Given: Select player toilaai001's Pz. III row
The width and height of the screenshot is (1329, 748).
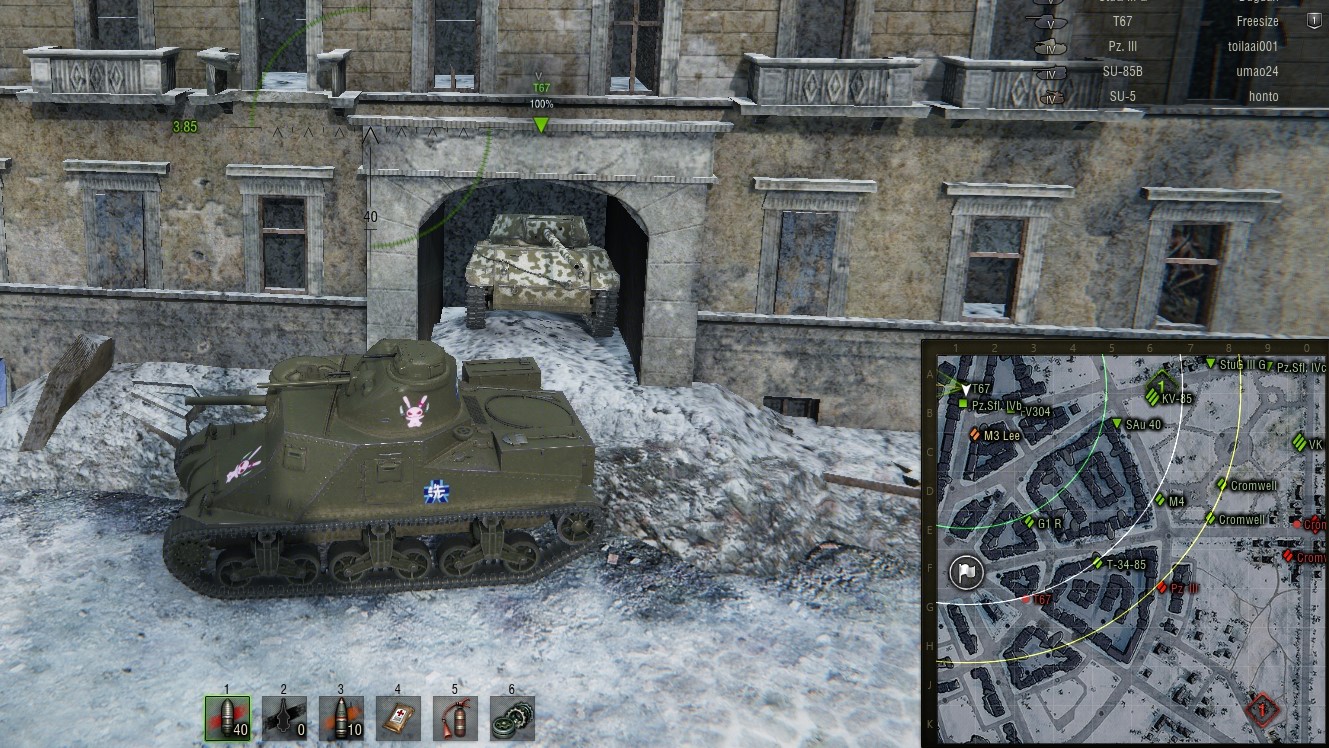Looking at the screenshot, I should pyautogui.click(x=1180, y=46).
